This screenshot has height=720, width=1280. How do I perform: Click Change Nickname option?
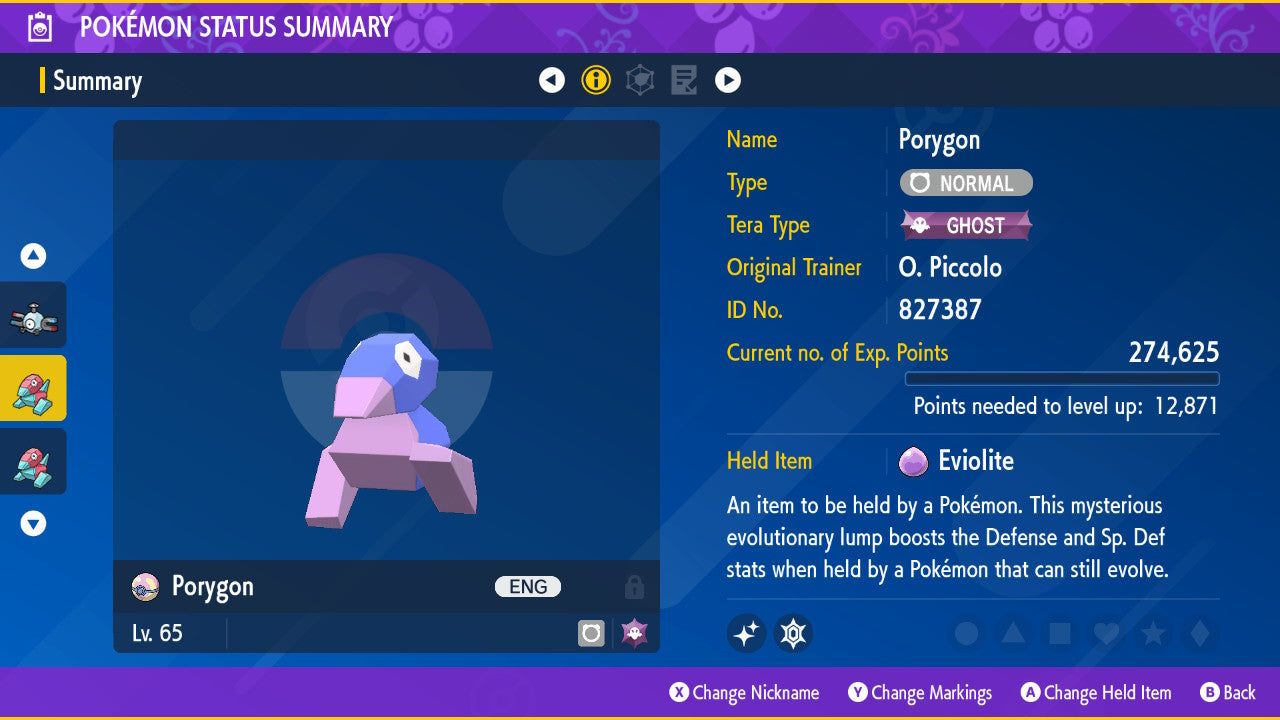[745, 693]
